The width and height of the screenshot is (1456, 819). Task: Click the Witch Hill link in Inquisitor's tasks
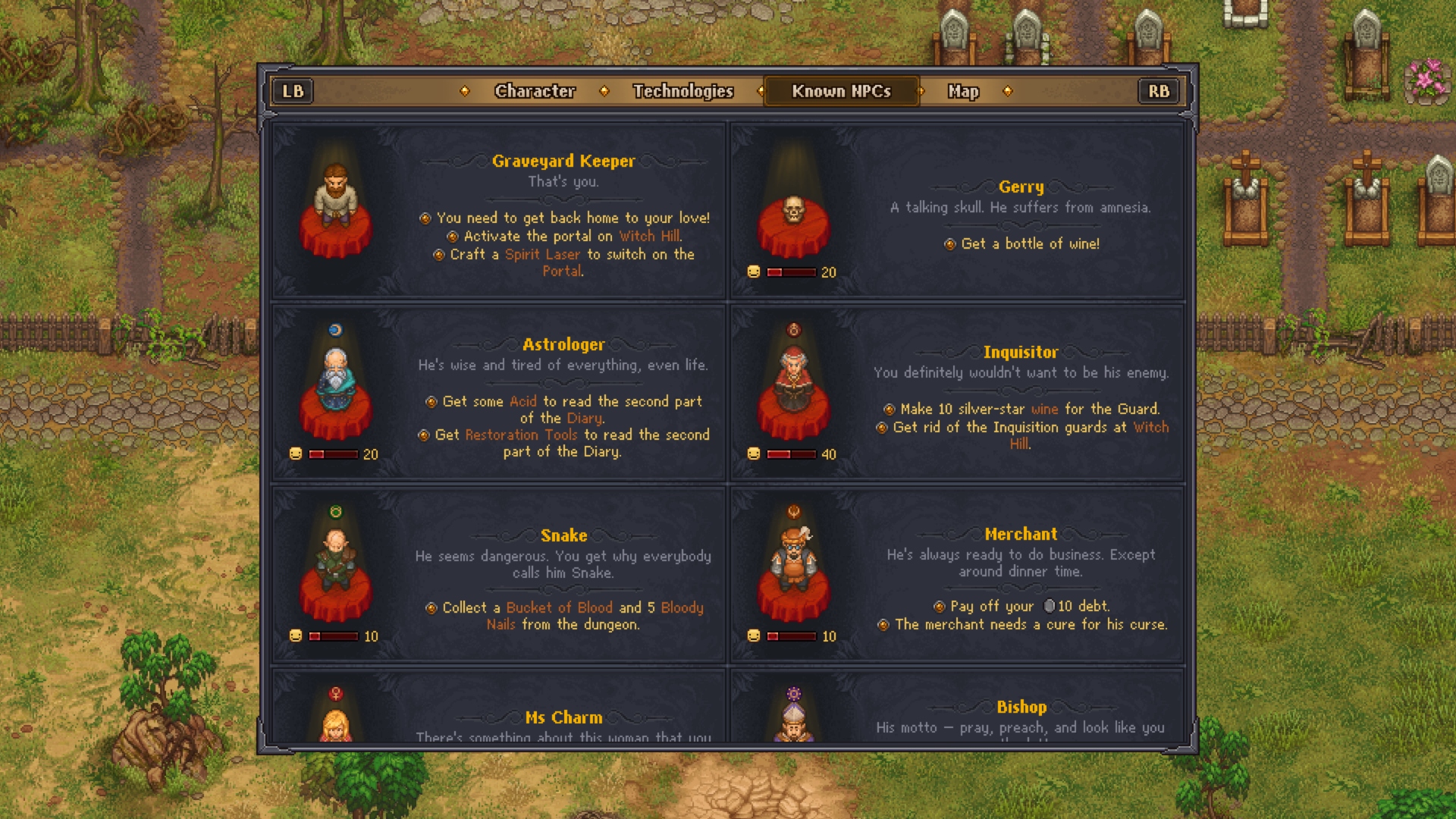[x=1148, y=427]
